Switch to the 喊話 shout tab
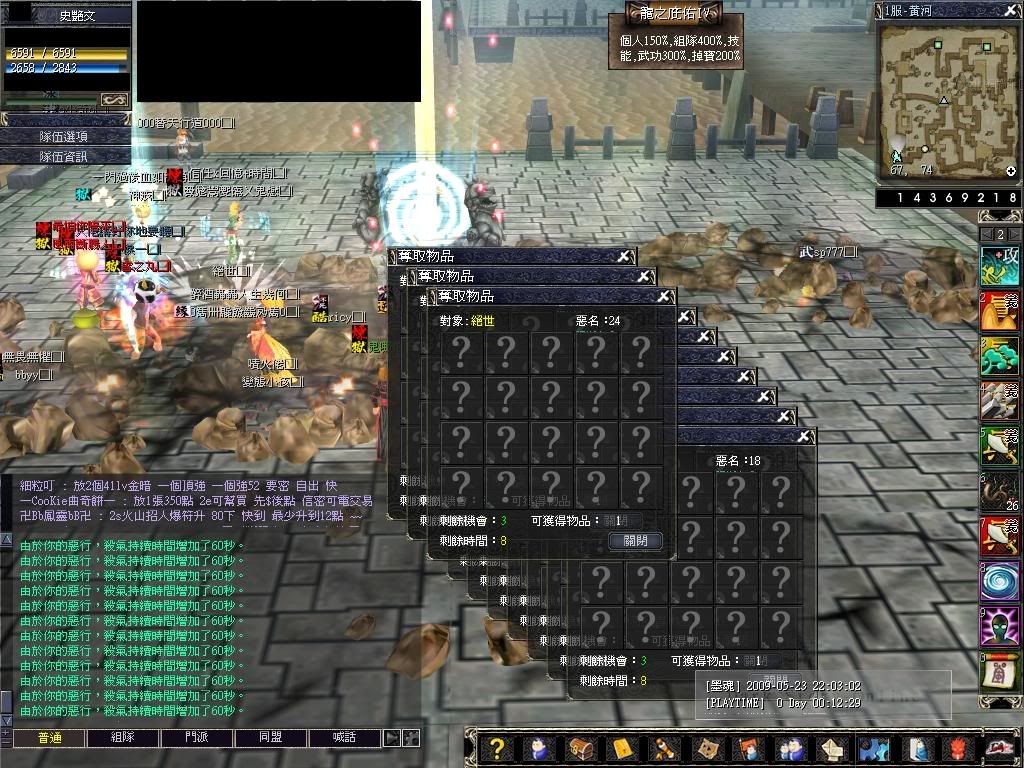Screen dimensions: 1024x768 tap(345, 737)
